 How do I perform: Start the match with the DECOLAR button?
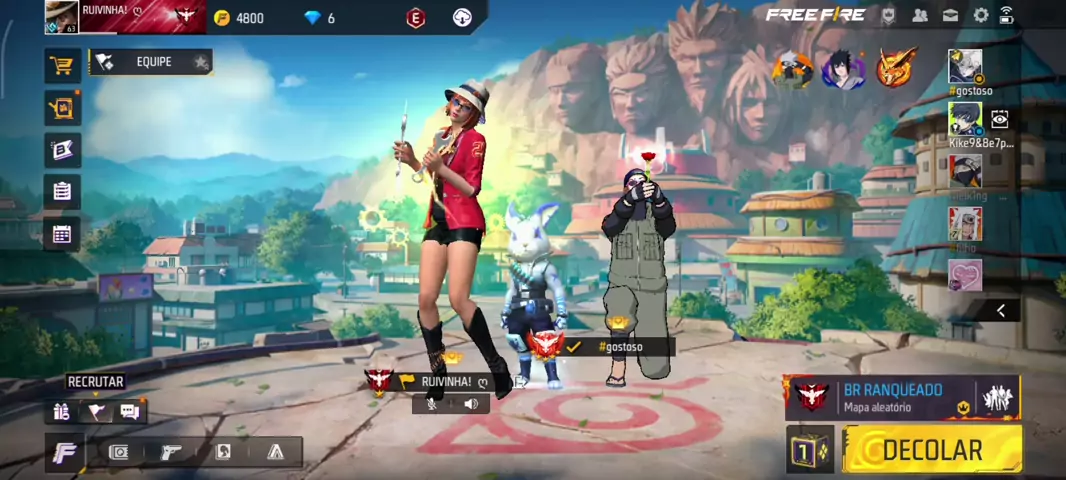933,449
